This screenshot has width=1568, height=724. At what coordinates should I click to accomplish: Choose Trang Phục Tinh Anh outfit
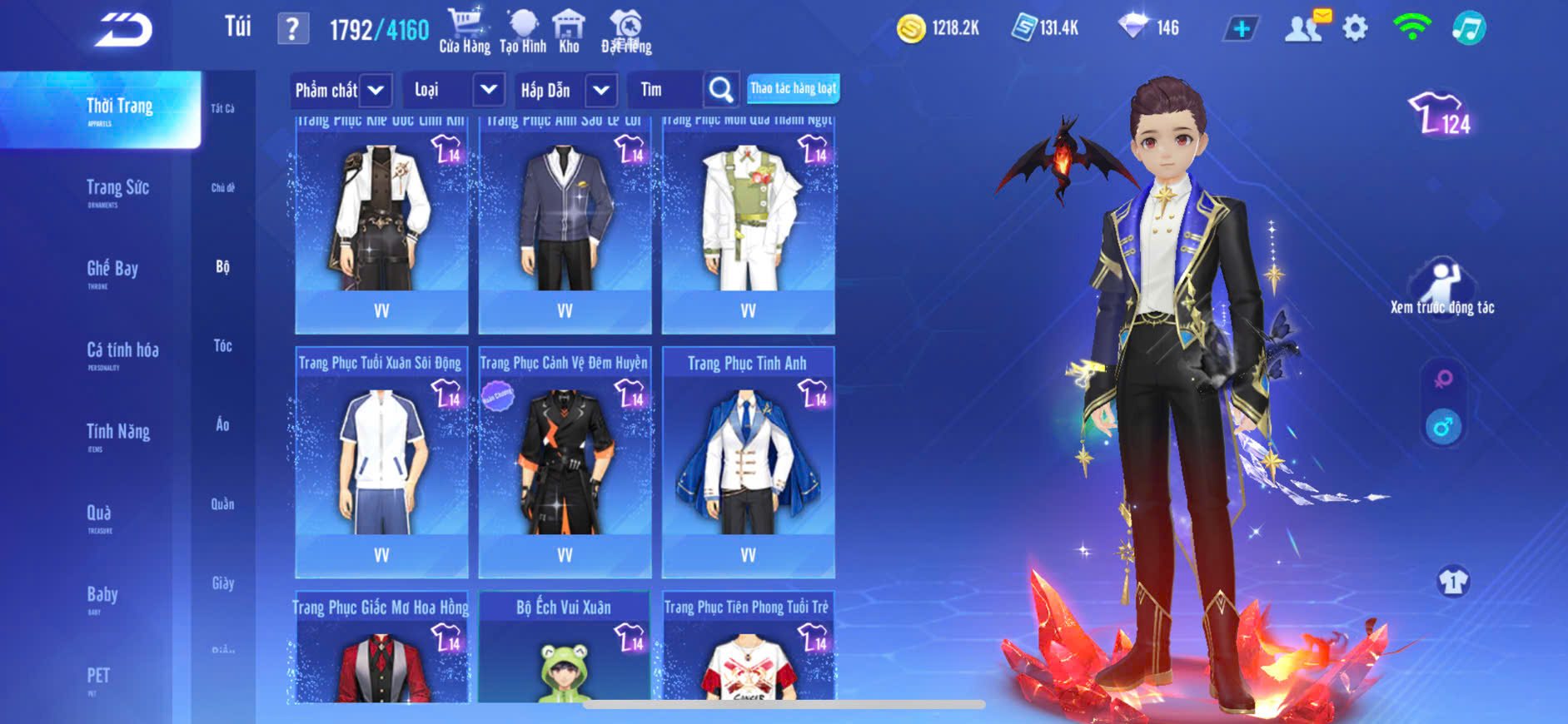point(748,460)
